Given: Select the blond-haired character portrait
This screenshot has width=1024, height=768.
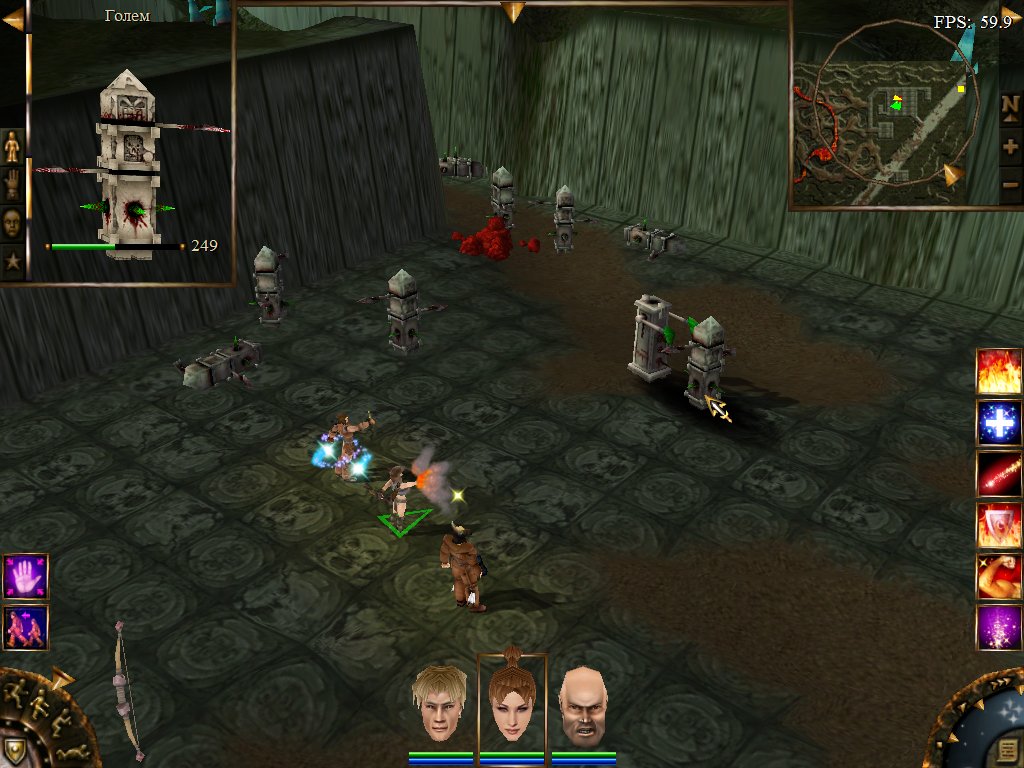Looking at the screenshot, I should tap(441, 702).
